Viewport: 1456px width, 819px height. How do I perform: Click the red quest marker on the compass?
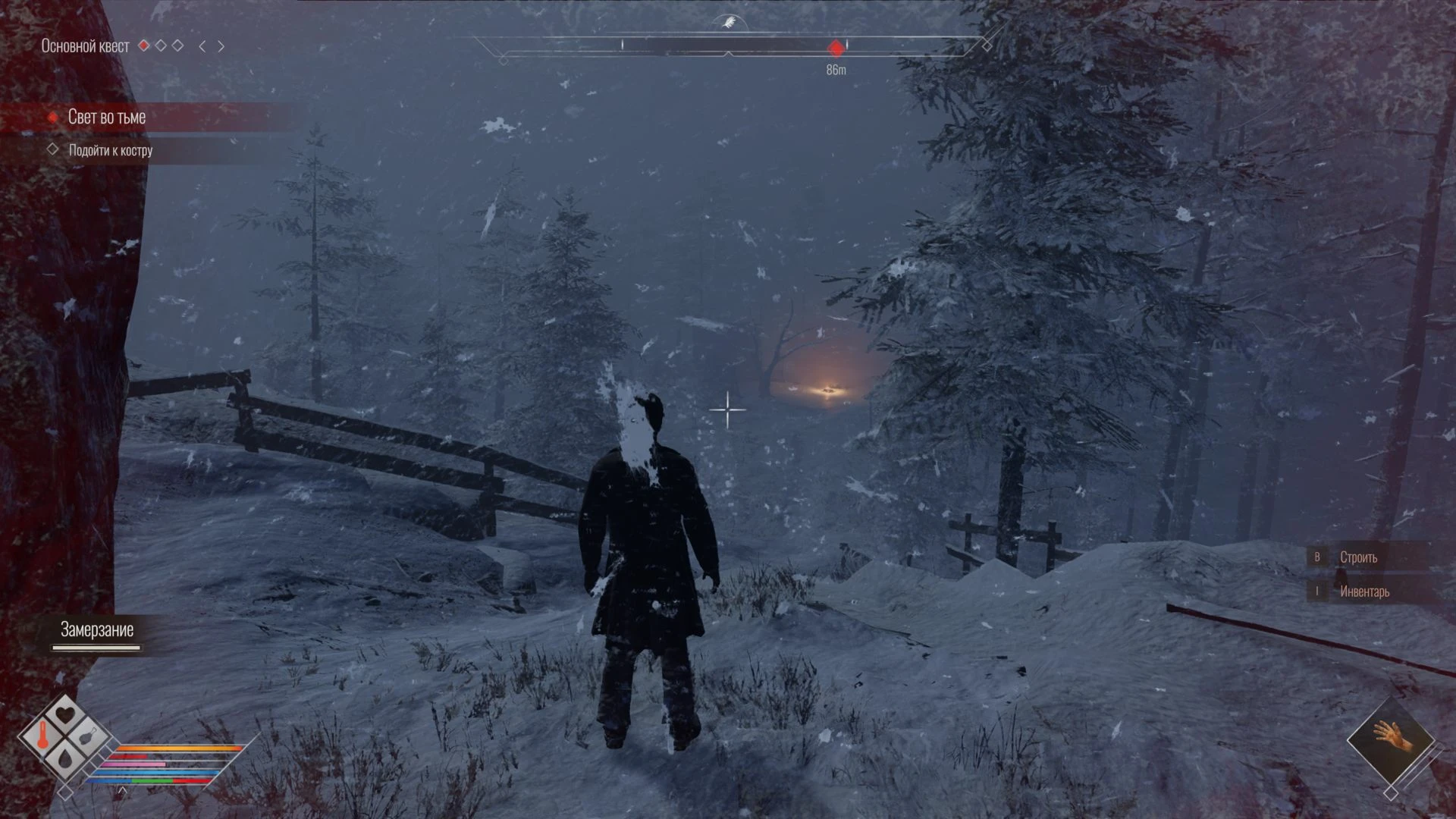click(836, 48)
